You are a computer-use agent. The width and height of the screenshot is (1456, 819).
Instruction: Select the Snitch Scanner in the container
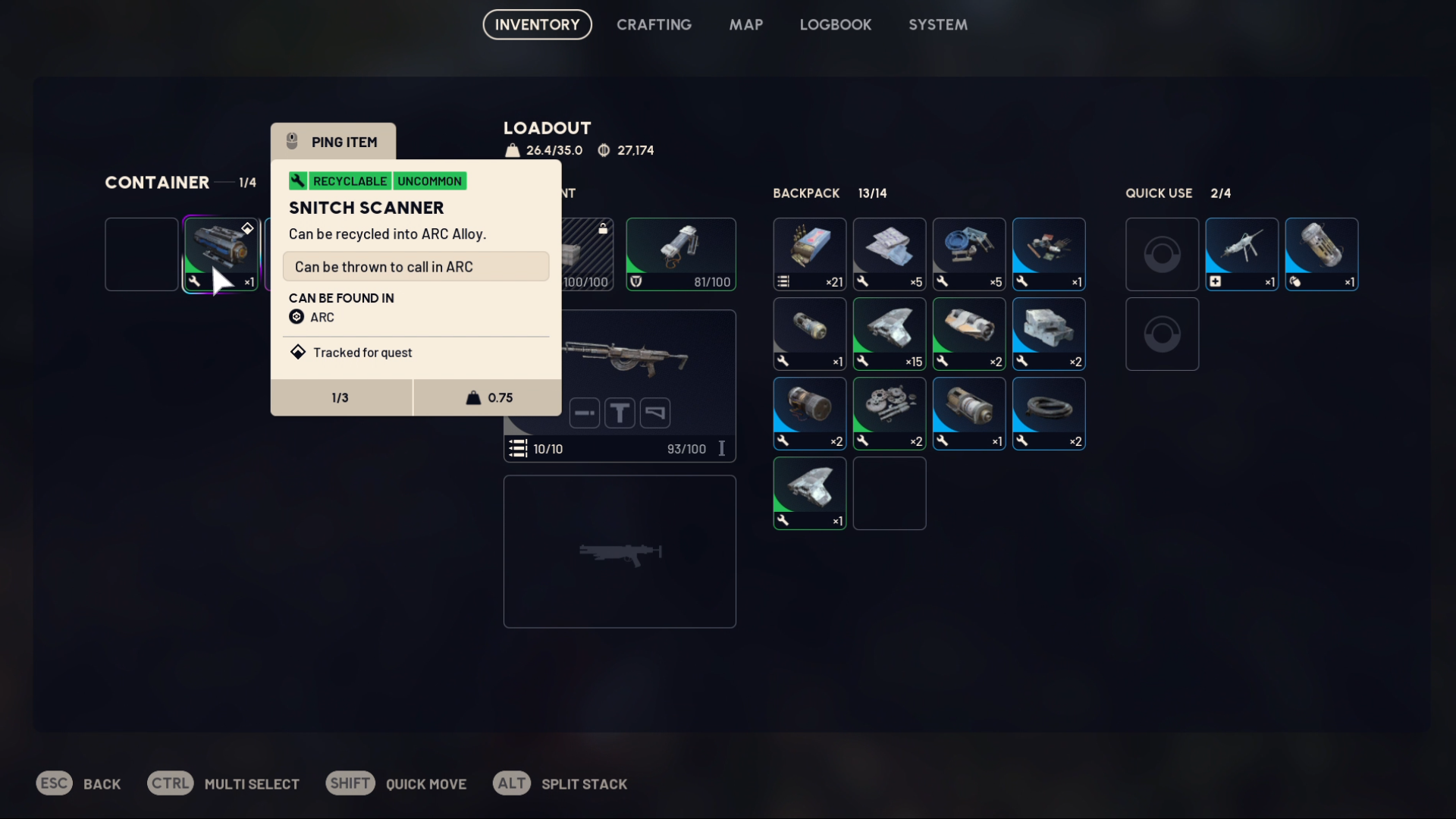click(x=221, y=254)
